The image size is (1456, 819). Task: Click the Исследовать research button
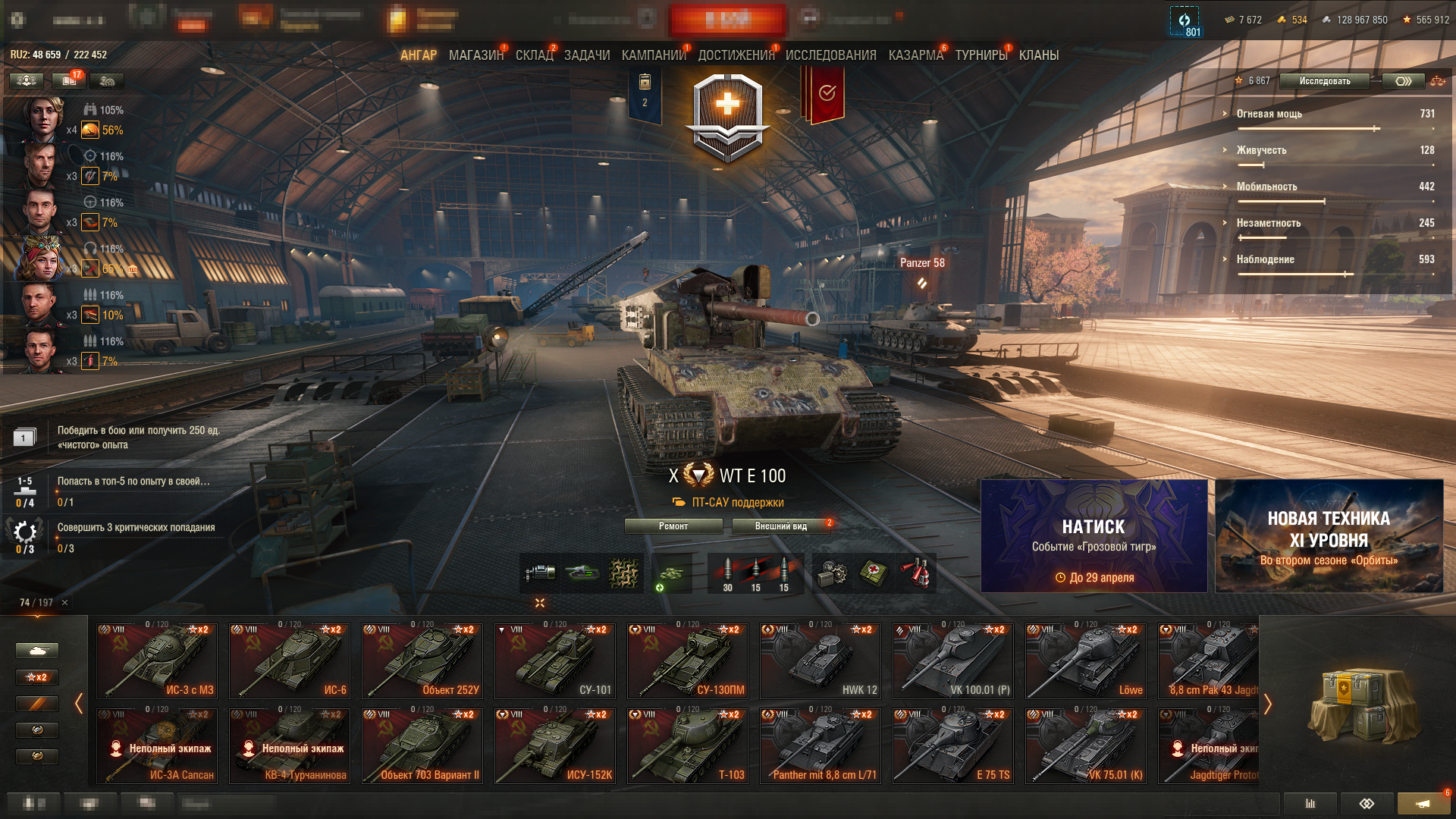[x=1324, y=81]
